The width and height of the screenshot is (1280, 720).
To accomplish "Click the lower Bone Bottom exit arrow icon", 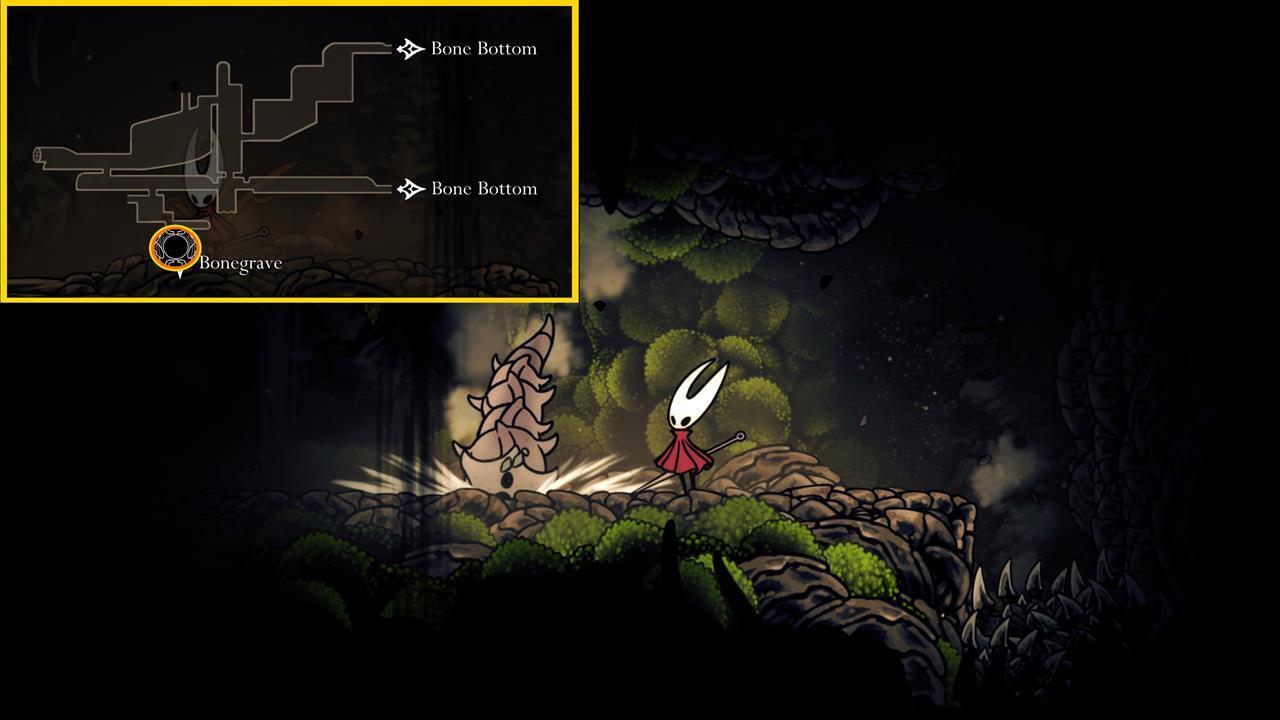I will 408,188.
